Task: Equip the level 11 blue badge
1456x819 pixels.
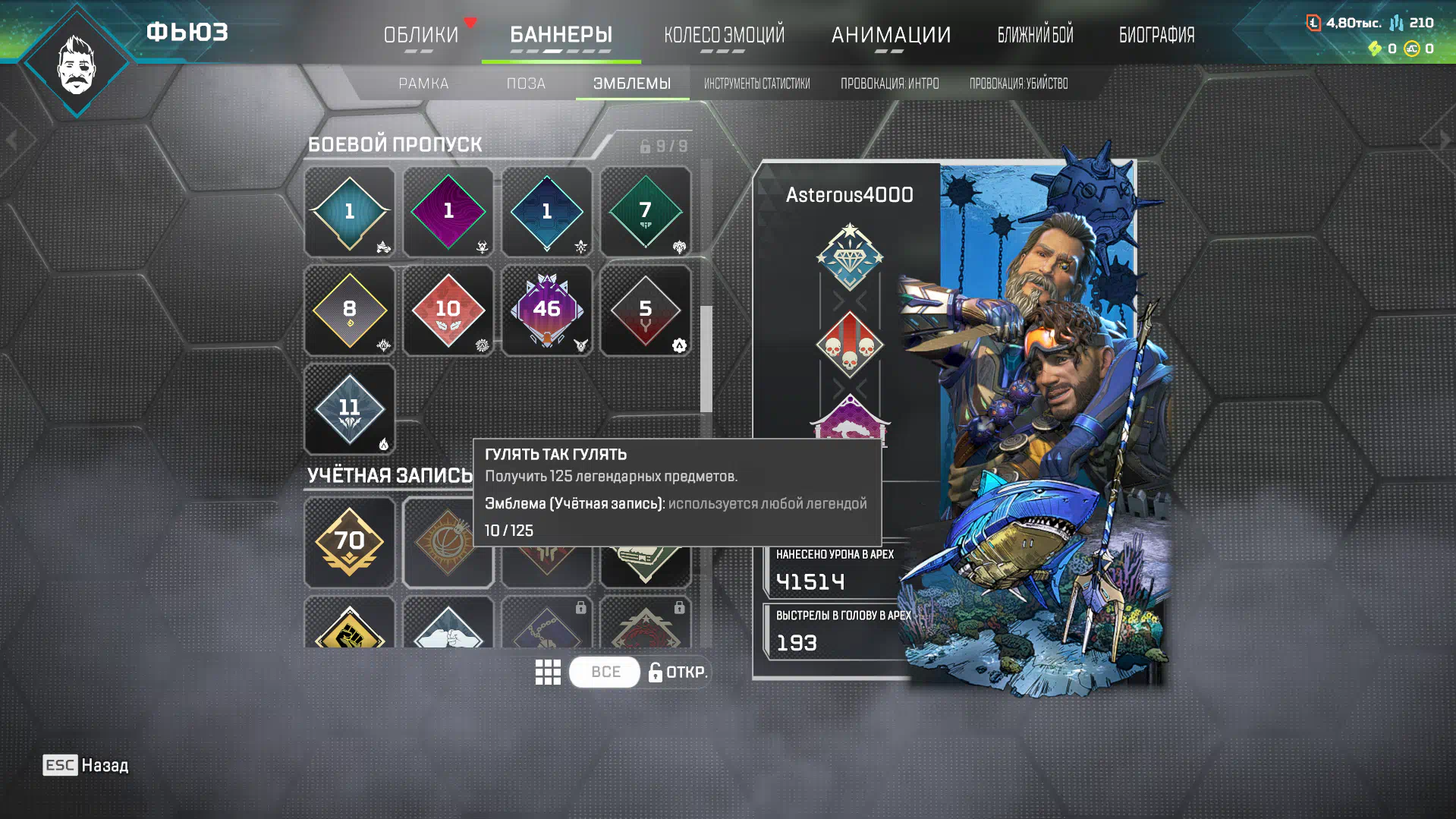Action: pyautogui.click(x=349, y=409)
